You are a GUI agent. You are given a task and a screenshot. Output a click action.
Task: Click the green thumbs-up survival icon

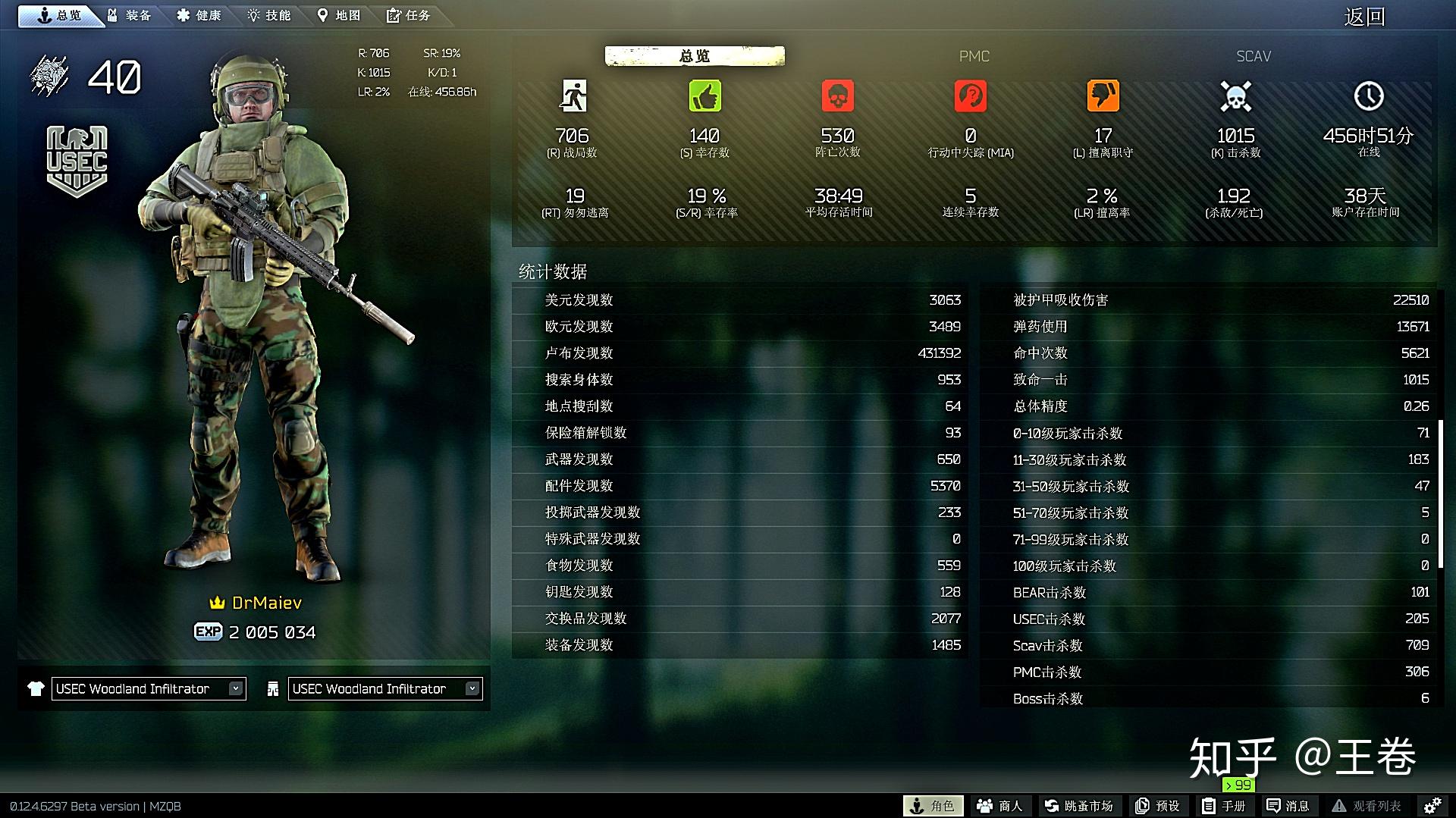pyautogui.click(x=705, y=96)
